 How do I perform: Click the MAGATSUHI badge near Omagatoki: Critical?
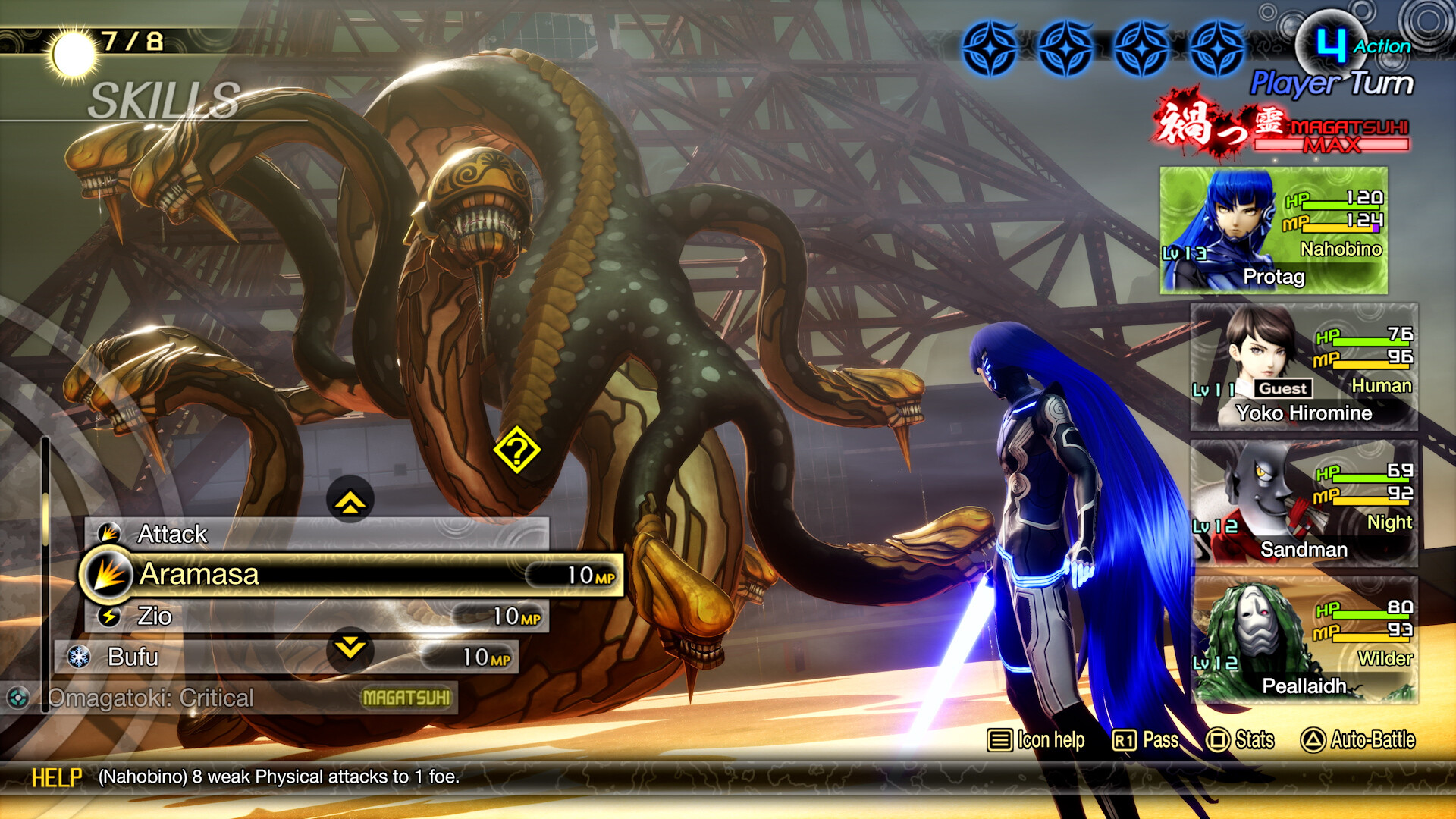click(x=407, y=695)
